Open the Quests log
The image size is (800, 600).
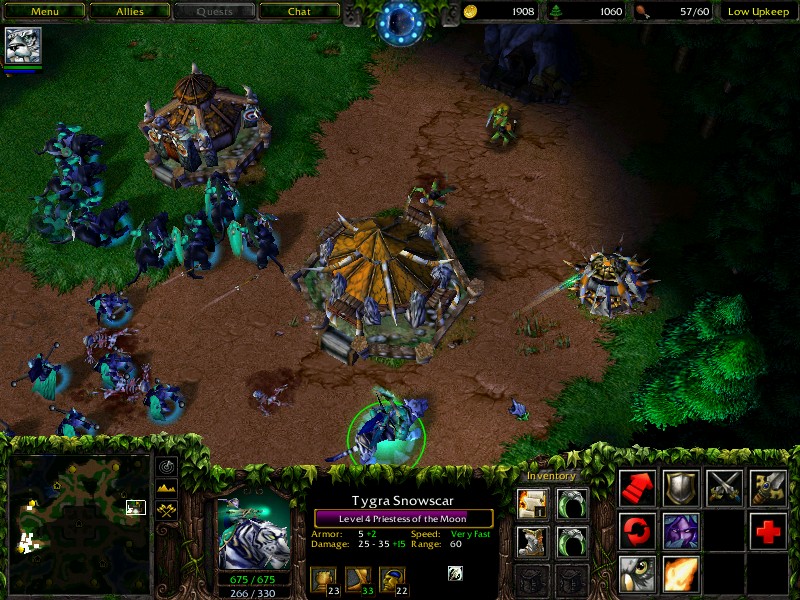tap(214, 12)
